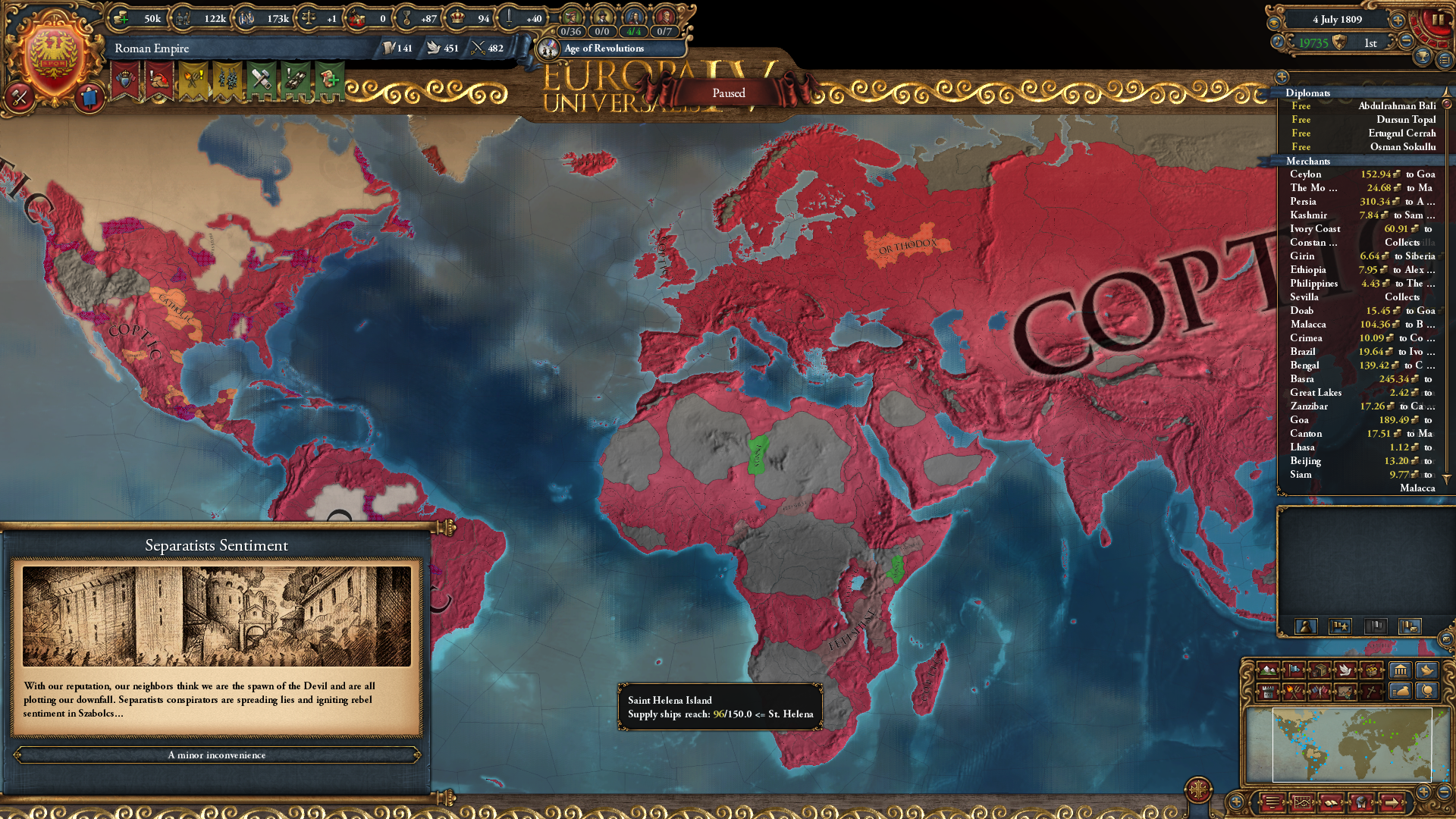Screen dimensions: 1456x819
Task: Select the missionaries envoy tab showing 4/4
Action: (632, 32)
